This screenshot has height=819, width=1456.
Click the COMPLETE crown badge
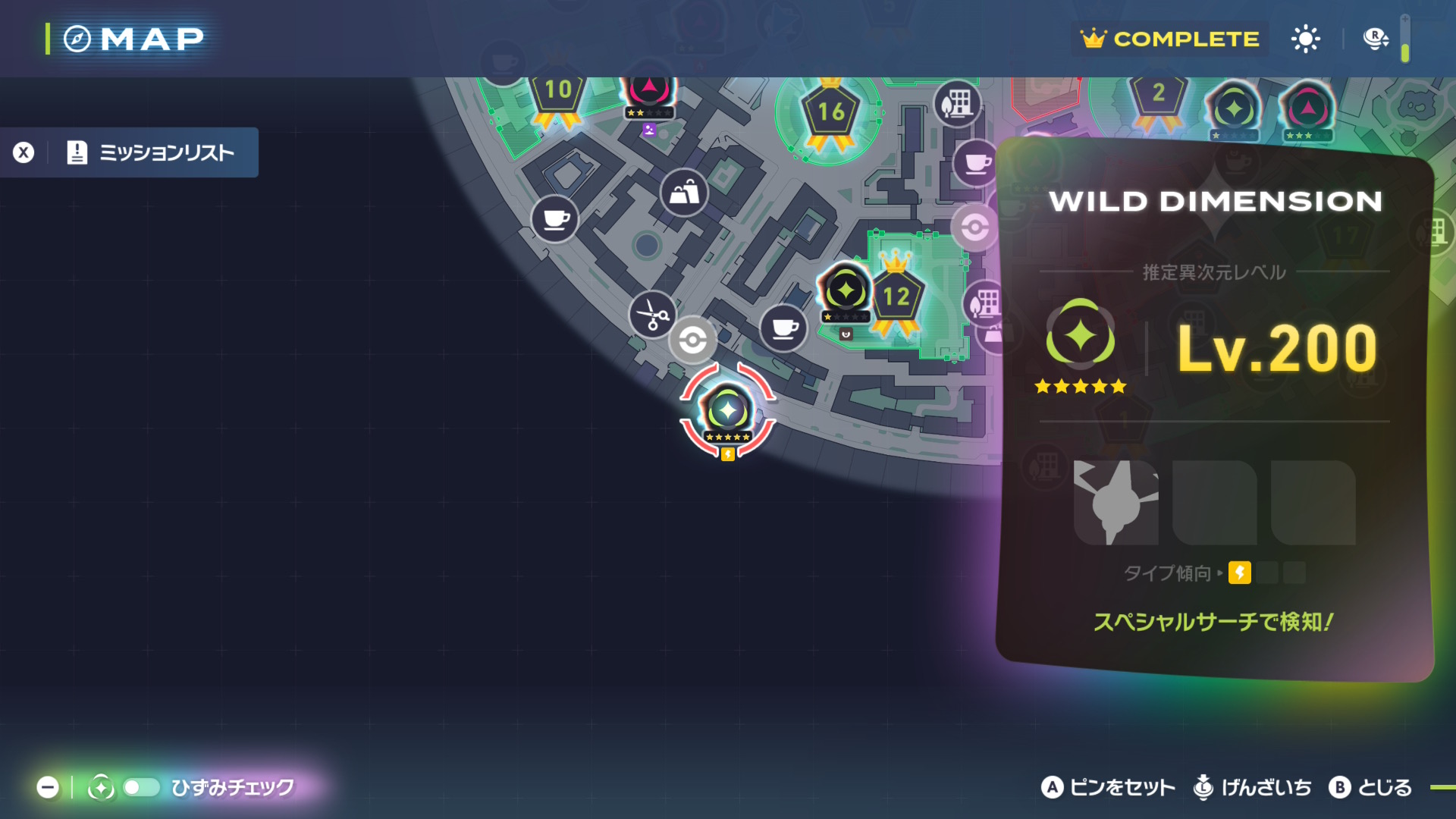(1171, 39)
